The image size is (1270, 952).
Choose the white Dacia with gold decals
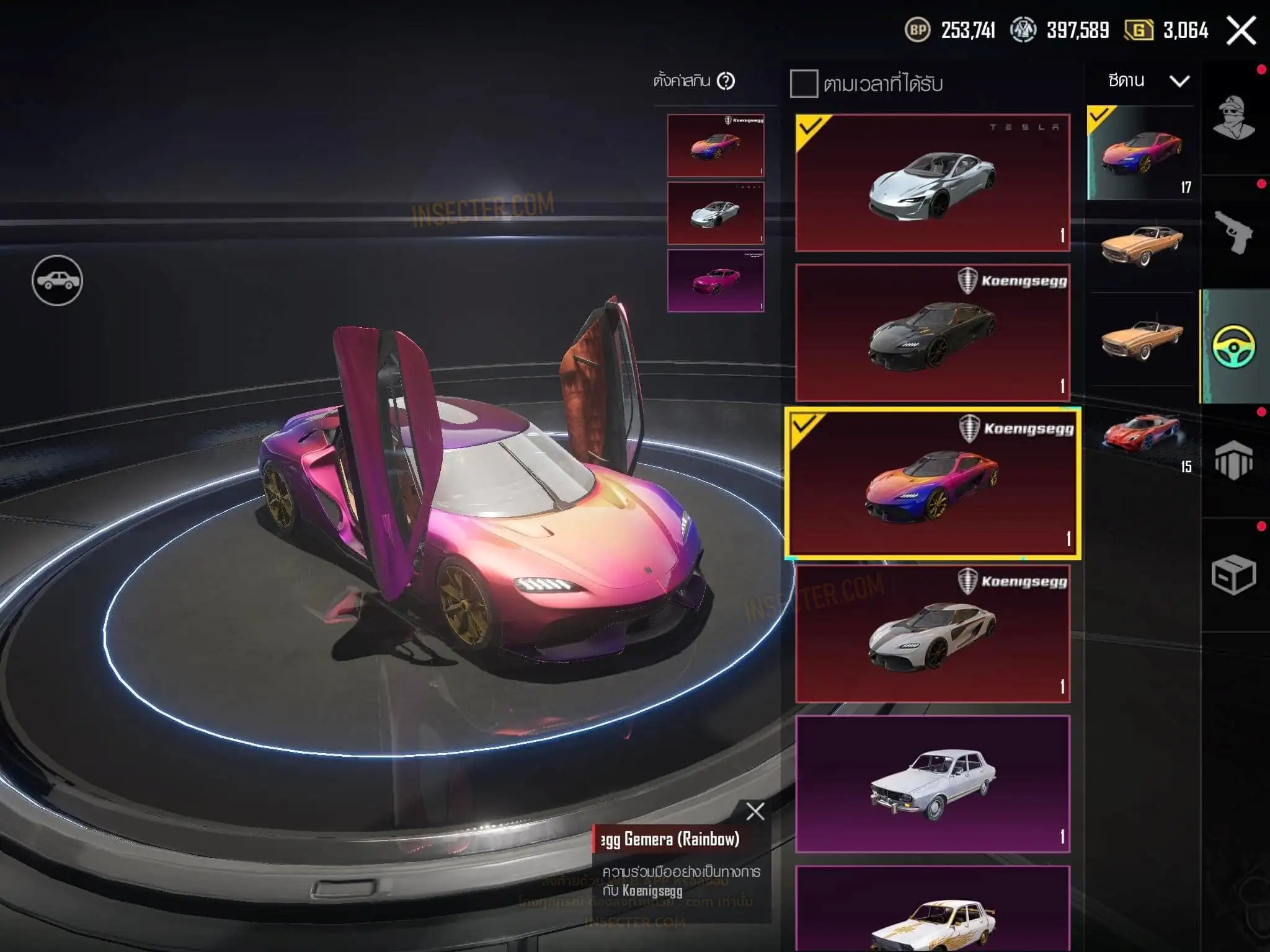tap(933, 911)
